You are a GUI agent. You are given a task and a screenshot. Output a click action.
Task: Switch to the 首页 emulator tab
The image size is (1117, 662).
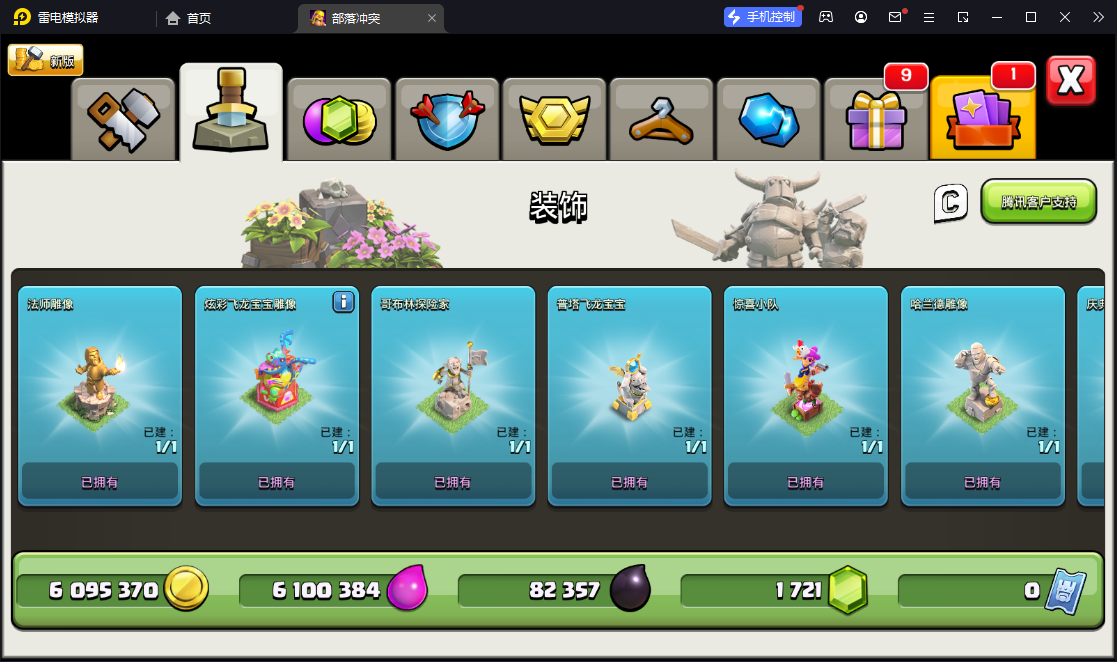coord(188,18)
